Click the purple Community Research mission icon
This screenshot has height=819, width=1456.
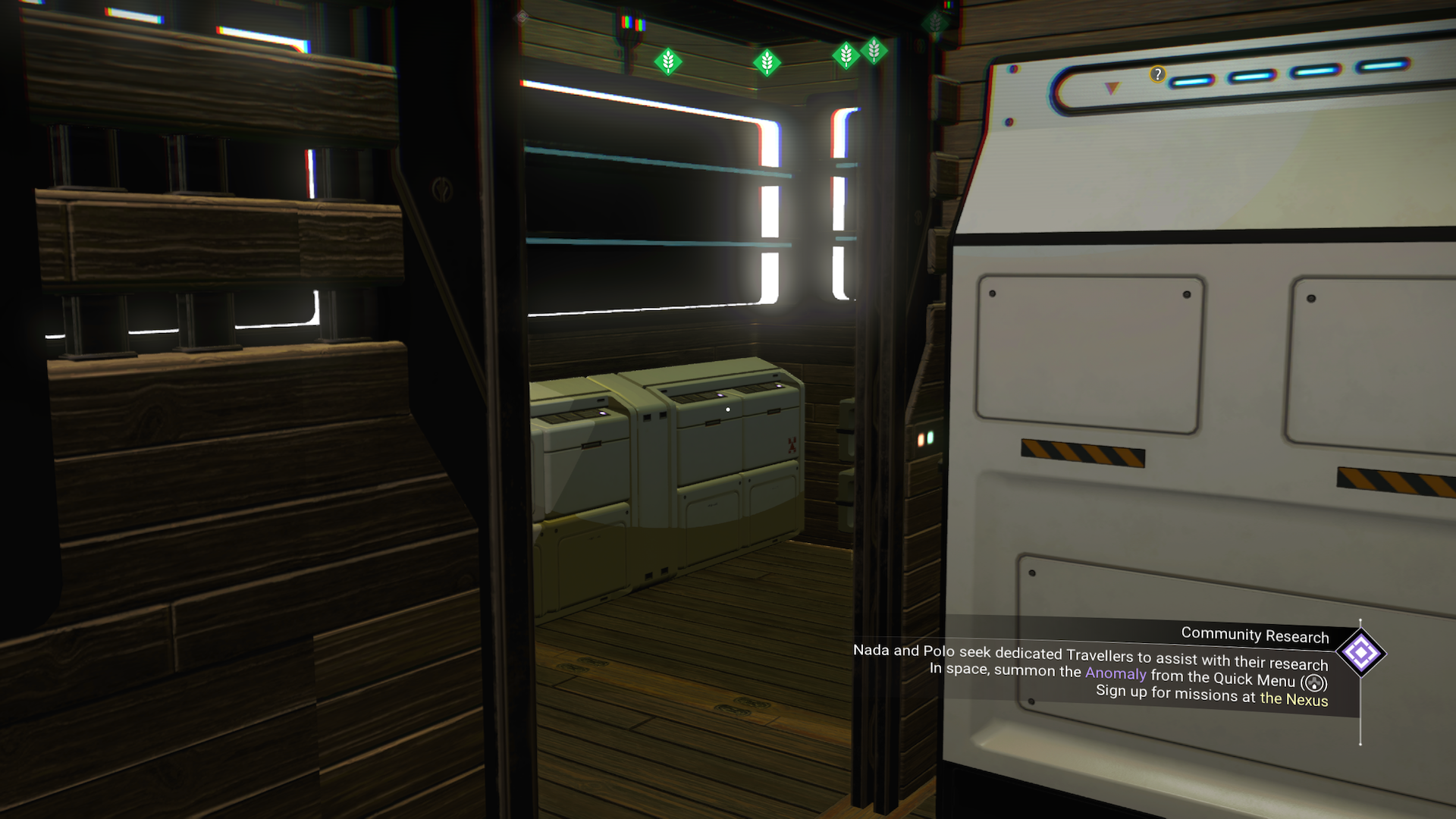pos(1360,653)
